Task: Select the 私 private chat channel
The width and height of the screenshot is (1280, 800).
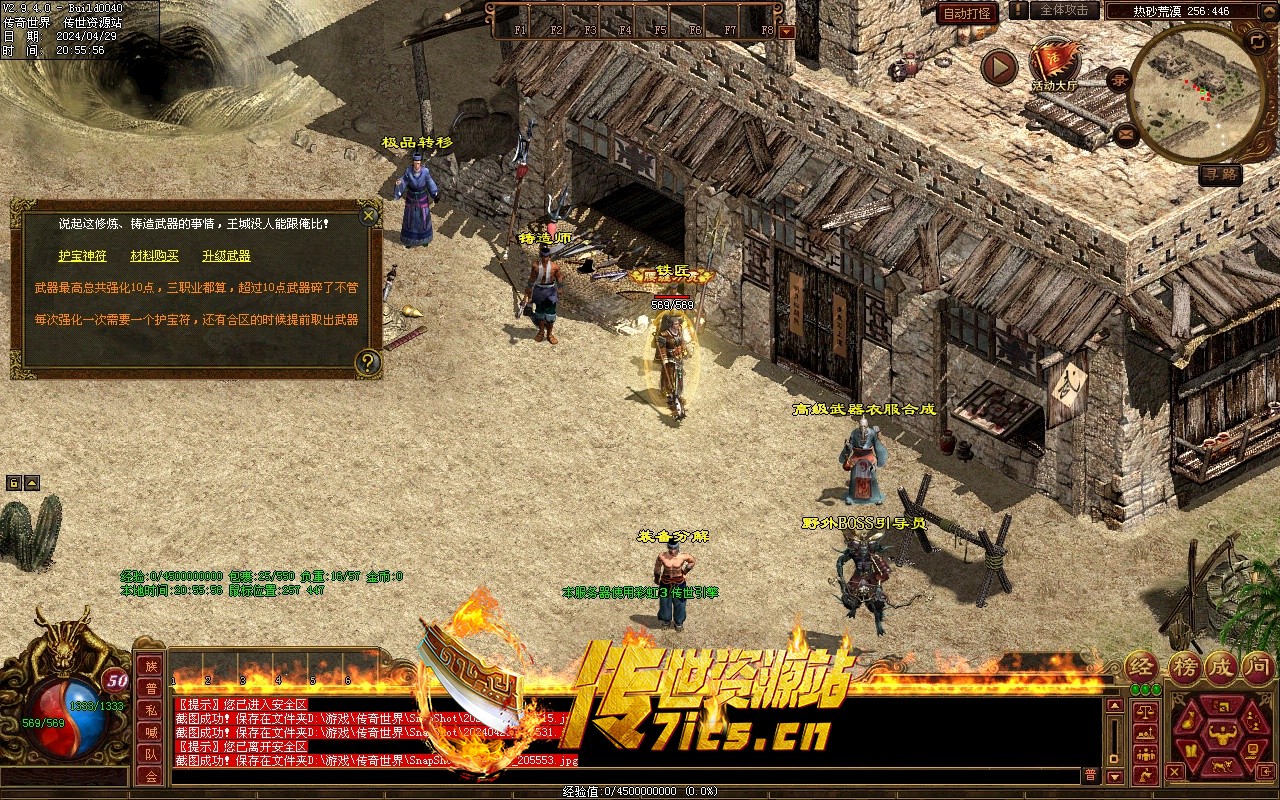Action: (x=151, y=710)
